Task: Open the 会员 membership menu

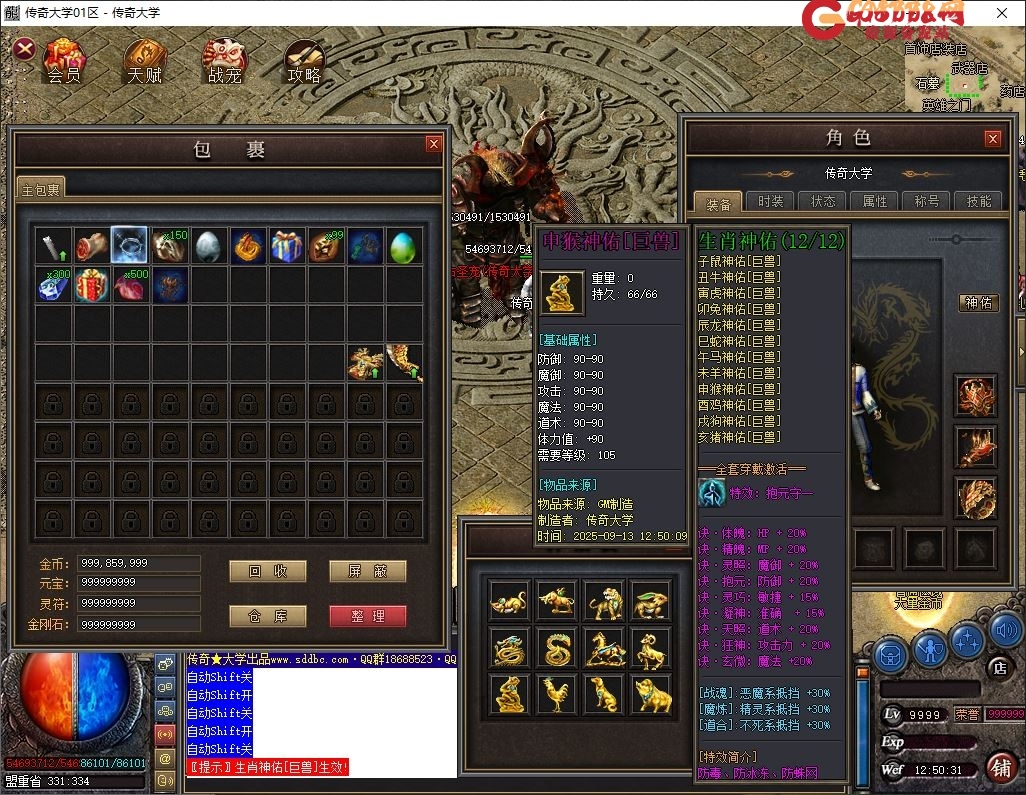Action: pyautogui.click(x=64, y=61)
